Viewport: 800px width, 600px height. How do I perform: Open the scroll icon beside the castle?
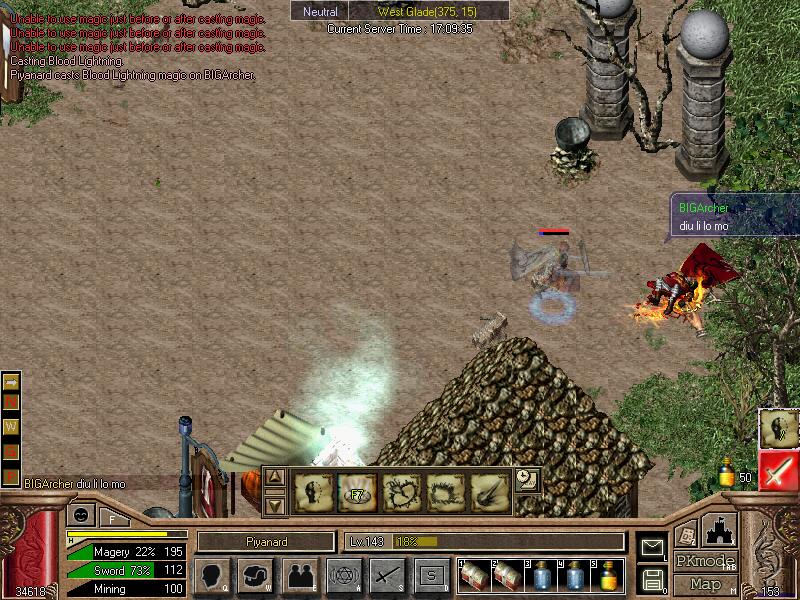(686, 534)
